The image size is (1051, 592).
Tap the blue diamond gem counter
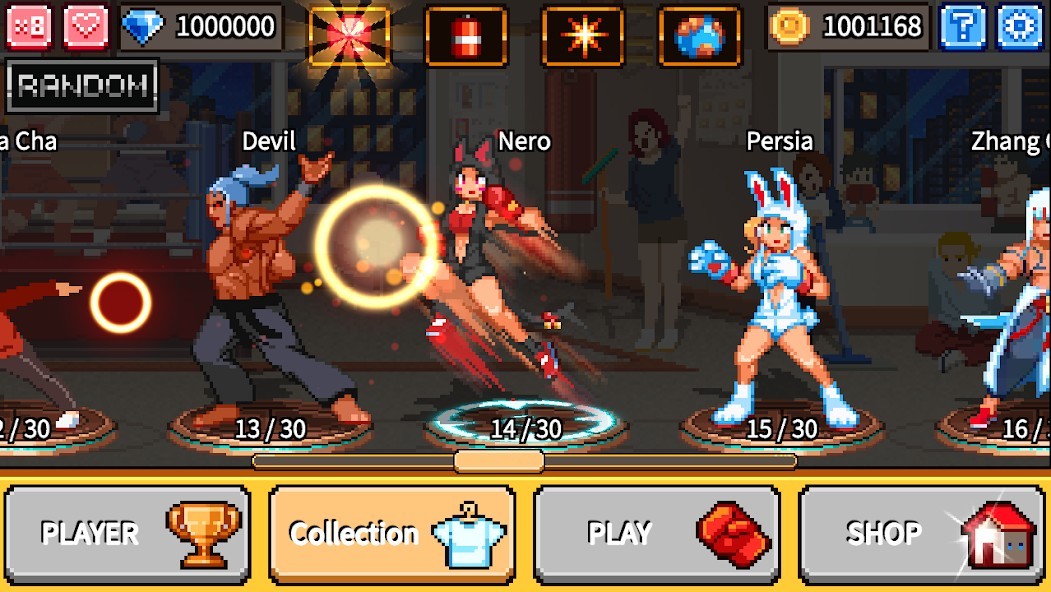[x=200, y=27]
